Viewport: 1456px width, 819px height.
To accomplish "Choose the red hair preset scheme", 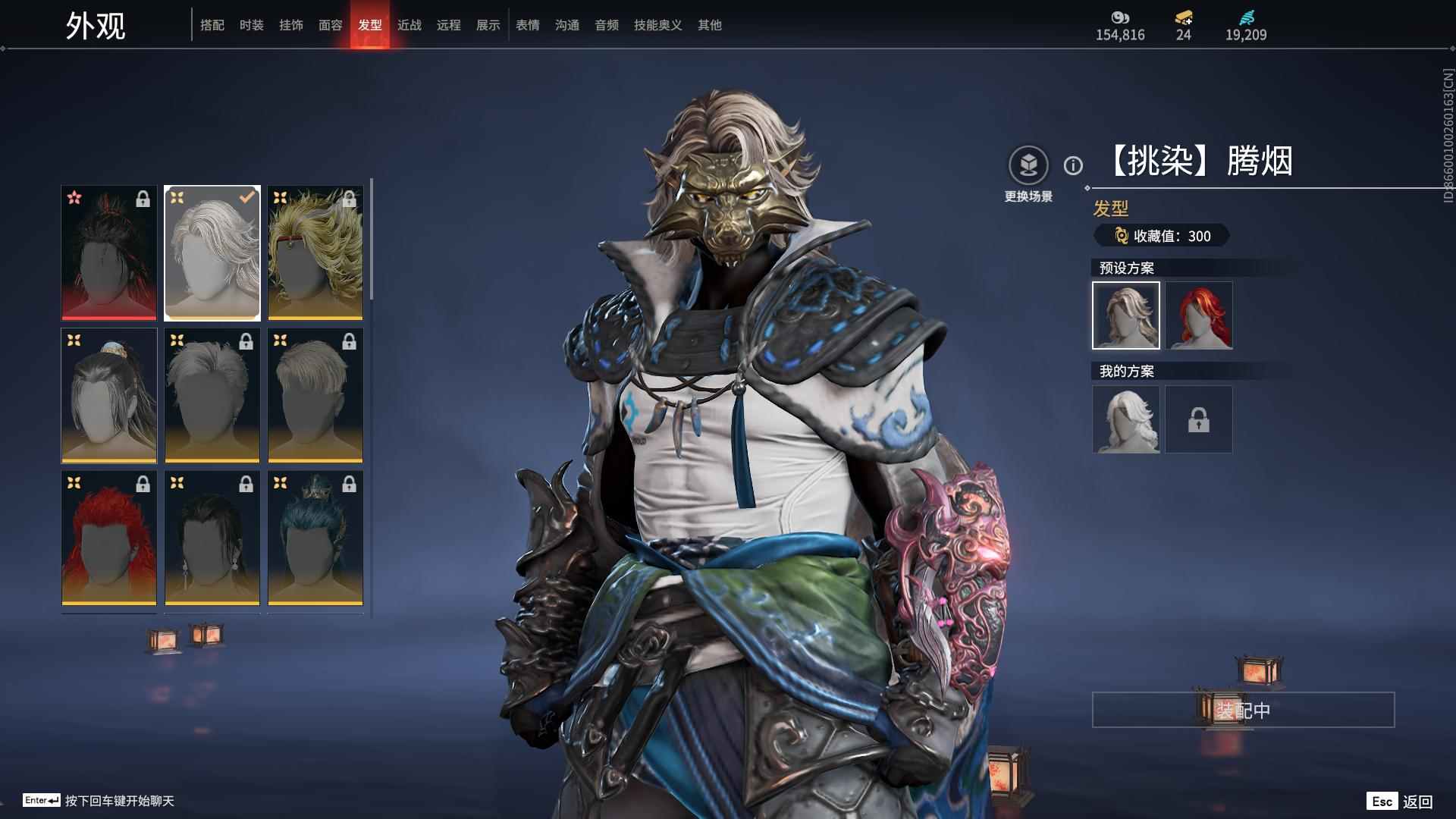I will pyautogui.click(x=1198, y=315).
